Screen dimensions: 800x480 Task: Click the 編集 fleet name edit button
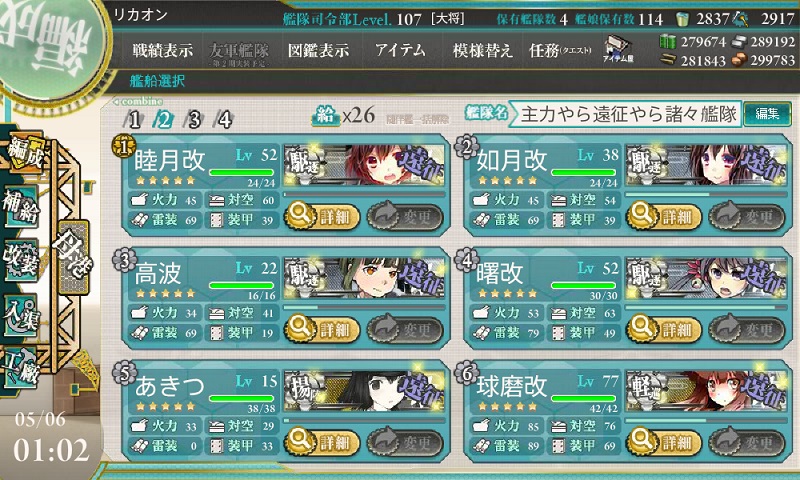767,113
